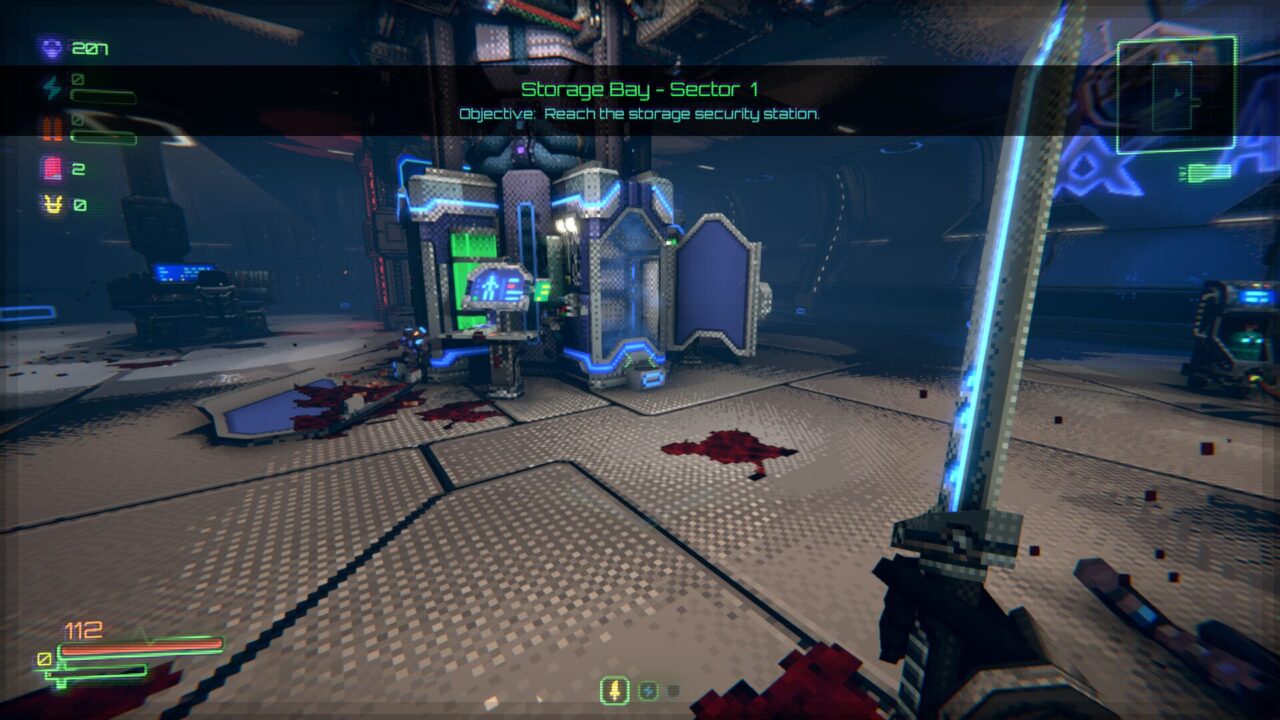Select the sword icon in the hotbar
The image size is (1280, 720).
coord(613,689)
